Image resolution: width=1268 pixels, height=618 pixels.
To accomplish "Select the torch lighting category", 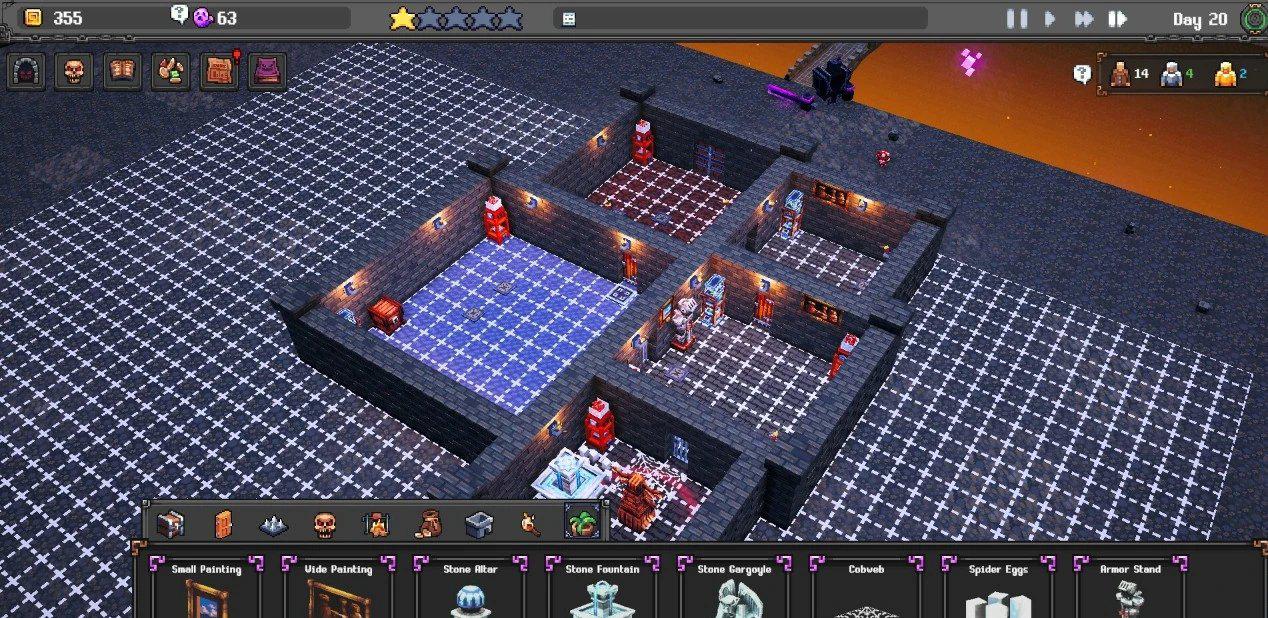I will (530, 523).
